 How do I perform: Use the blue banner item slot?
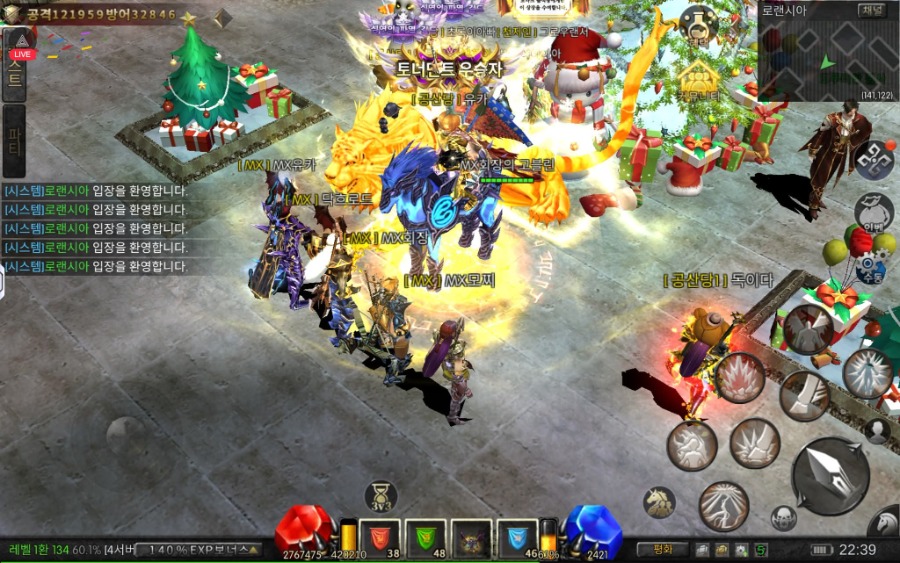518,538
